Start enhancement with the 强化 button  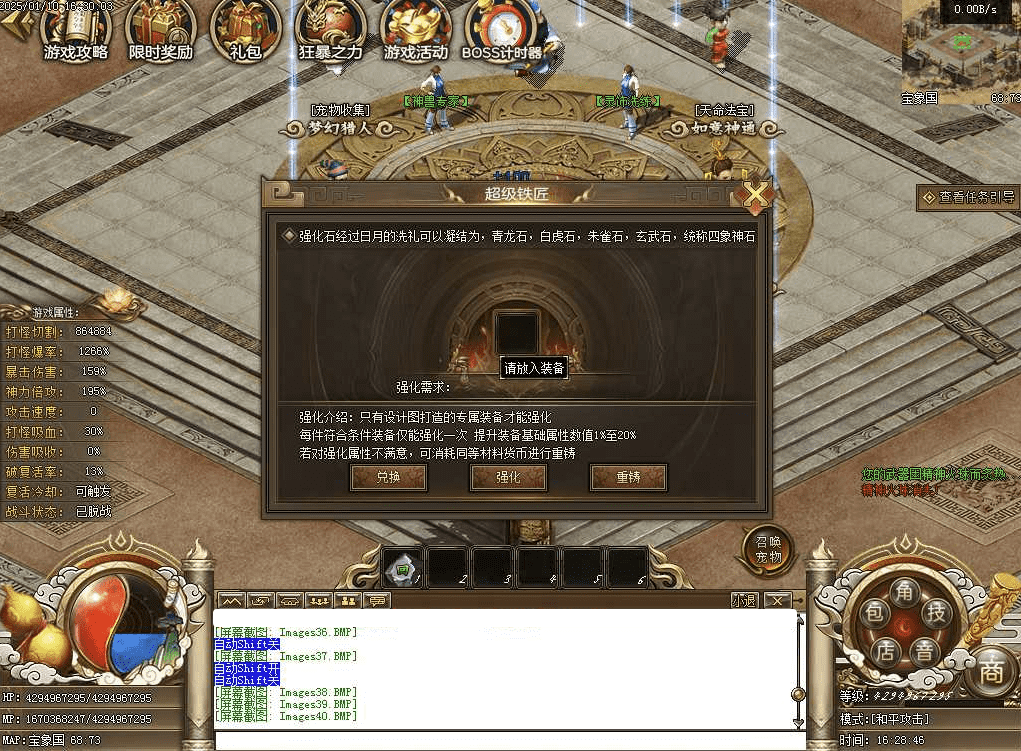(x=508, y=478)
